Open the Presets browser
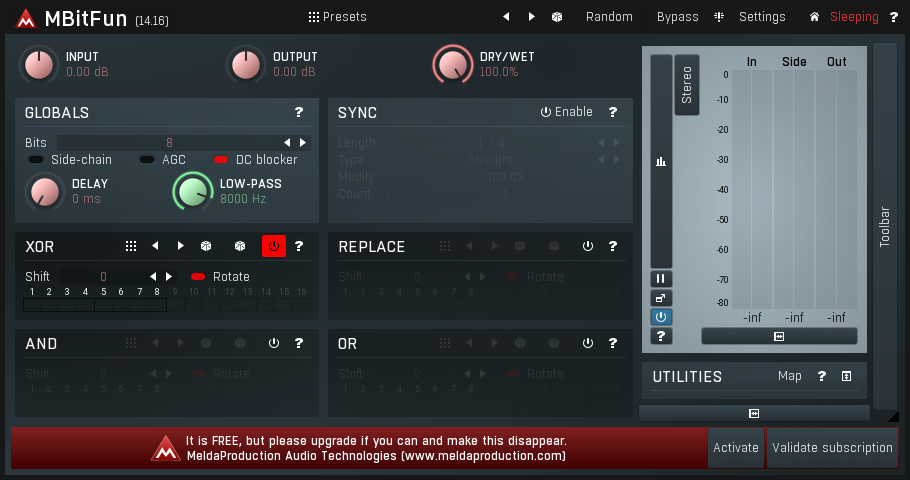This screenshot has width=910, height=480. pyautogui.click(x=338, y=17)
